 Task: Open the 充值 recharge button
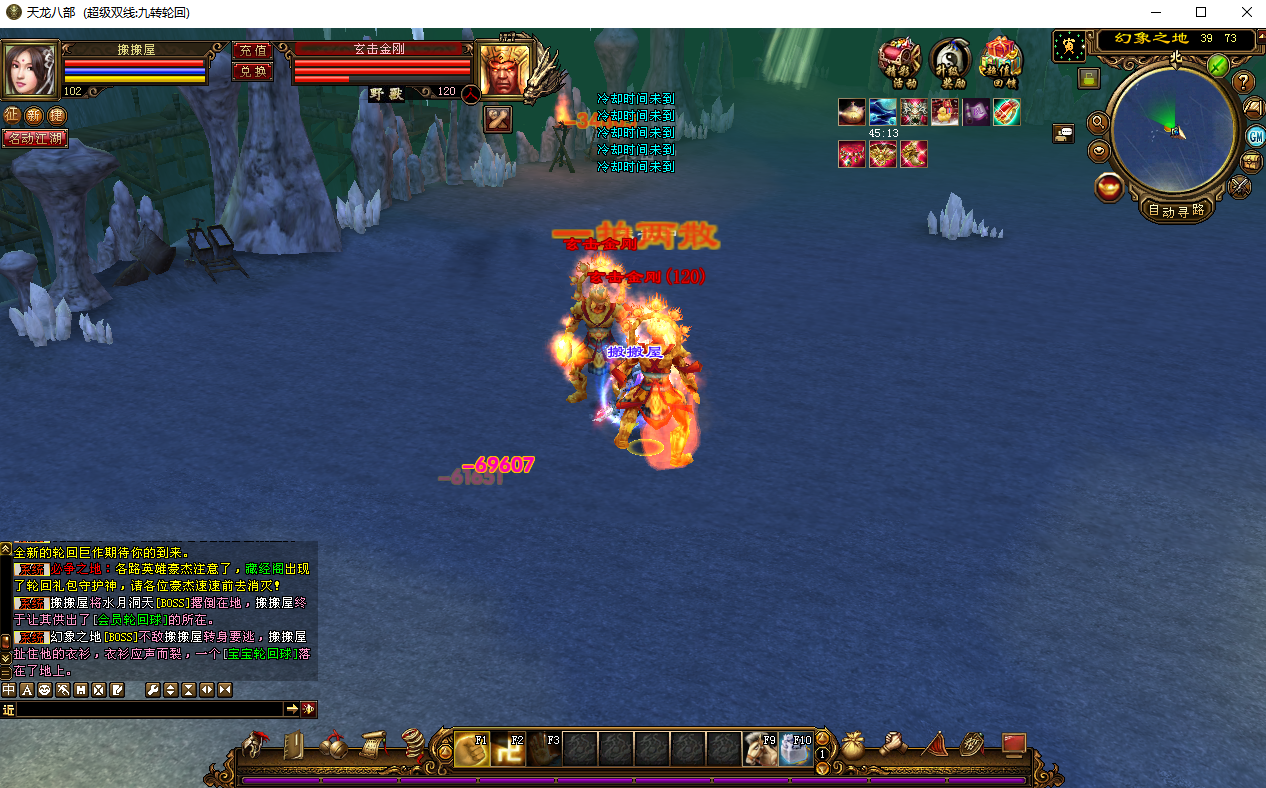coord(252,50)
